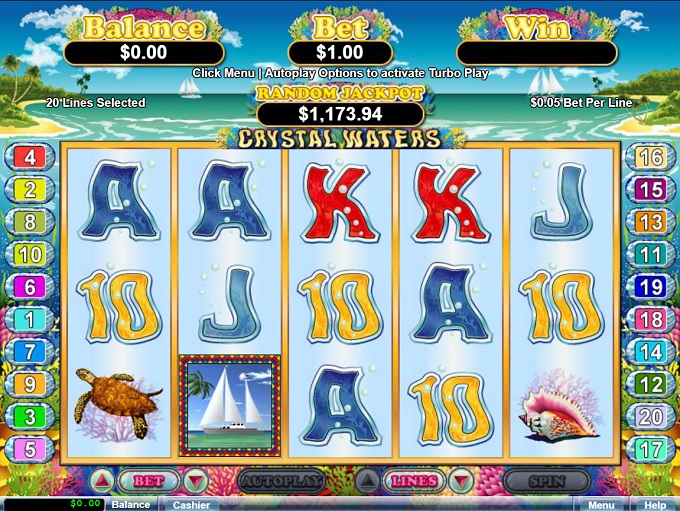Viewport: 680px width, 511px height.
Task: Activate payline number 20
Action: pyautogui.click(x=650, y=417)
